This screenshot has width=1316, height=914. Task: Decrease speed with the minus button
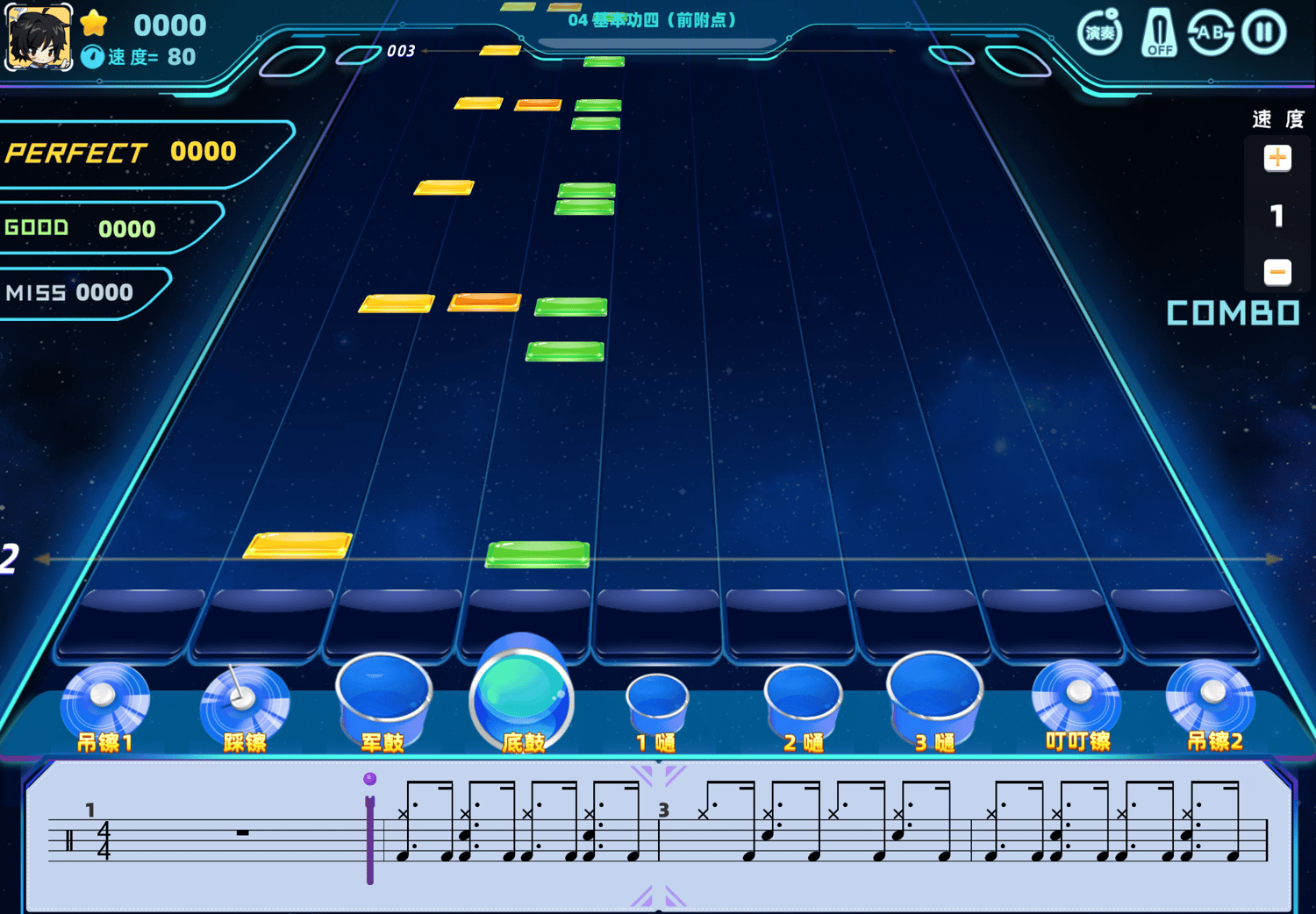tap(1277, 272)
